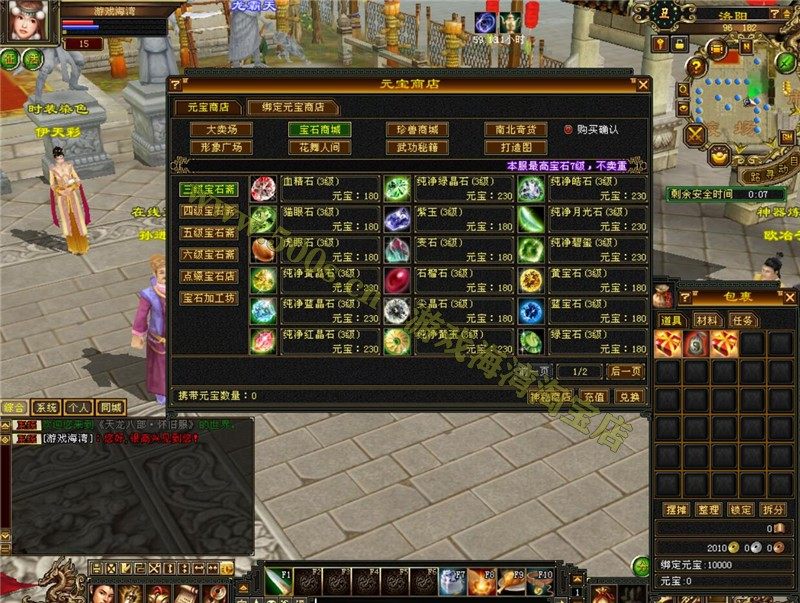Switch the bag to the 材料 tab
Viewport: 800px width, 603px height.
point(706,321)
